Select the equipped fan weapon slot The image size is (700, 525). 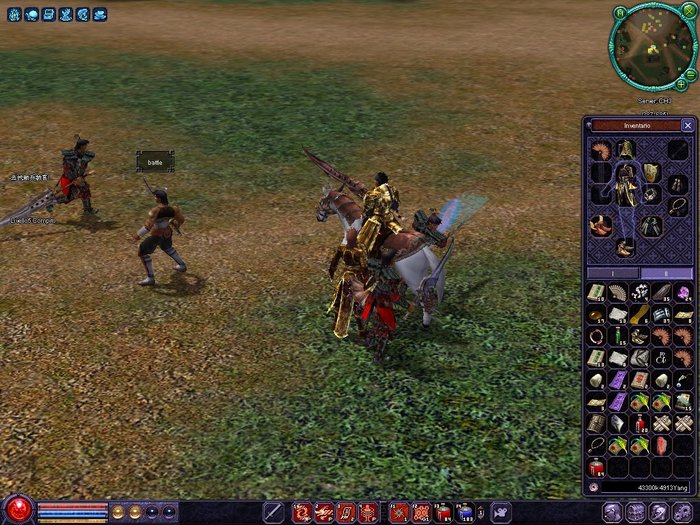[x=600, y=150]
